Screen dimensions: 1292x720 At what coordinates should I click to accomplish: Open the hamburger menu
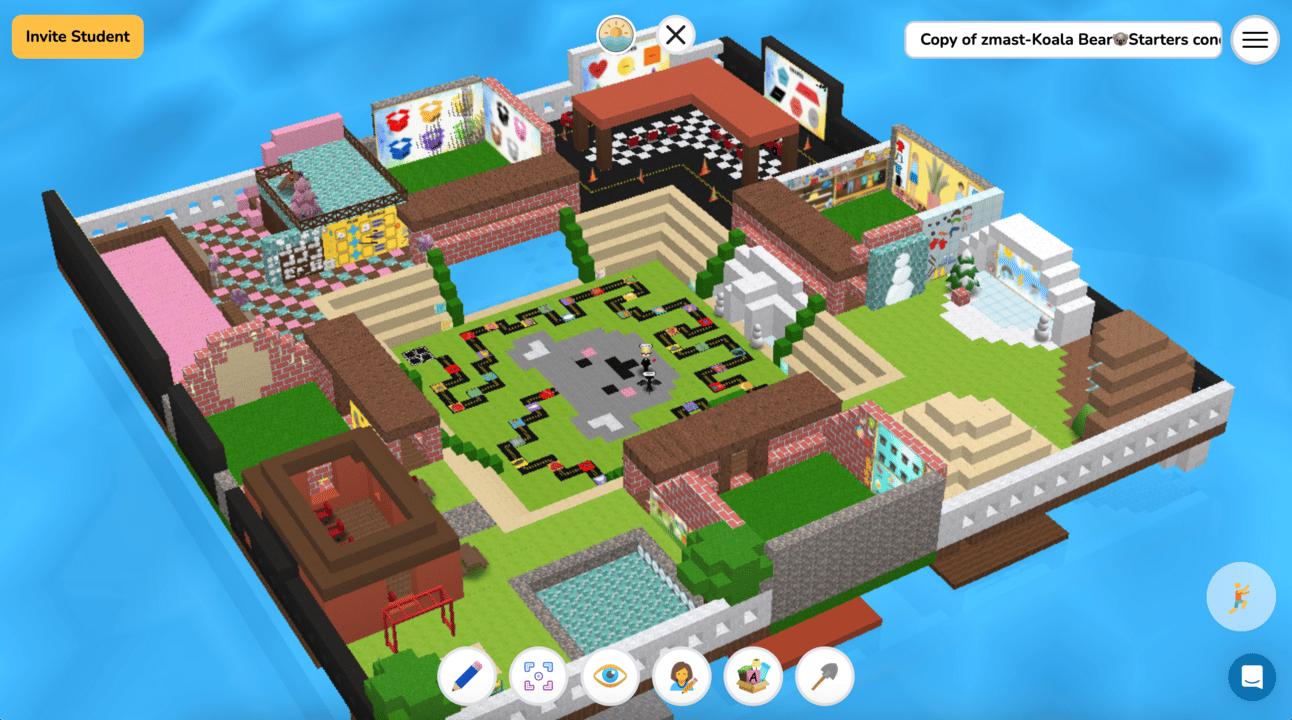point(1255,40)
